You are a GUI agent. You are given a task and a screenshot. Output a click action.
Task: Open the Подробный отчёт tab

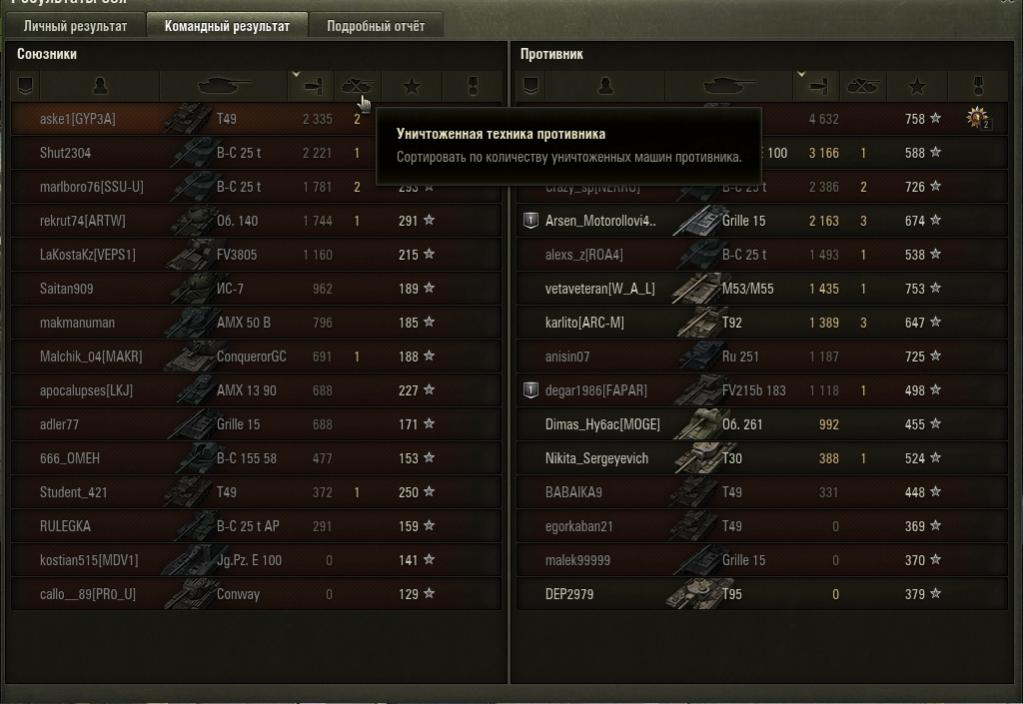tap(376, 26)
